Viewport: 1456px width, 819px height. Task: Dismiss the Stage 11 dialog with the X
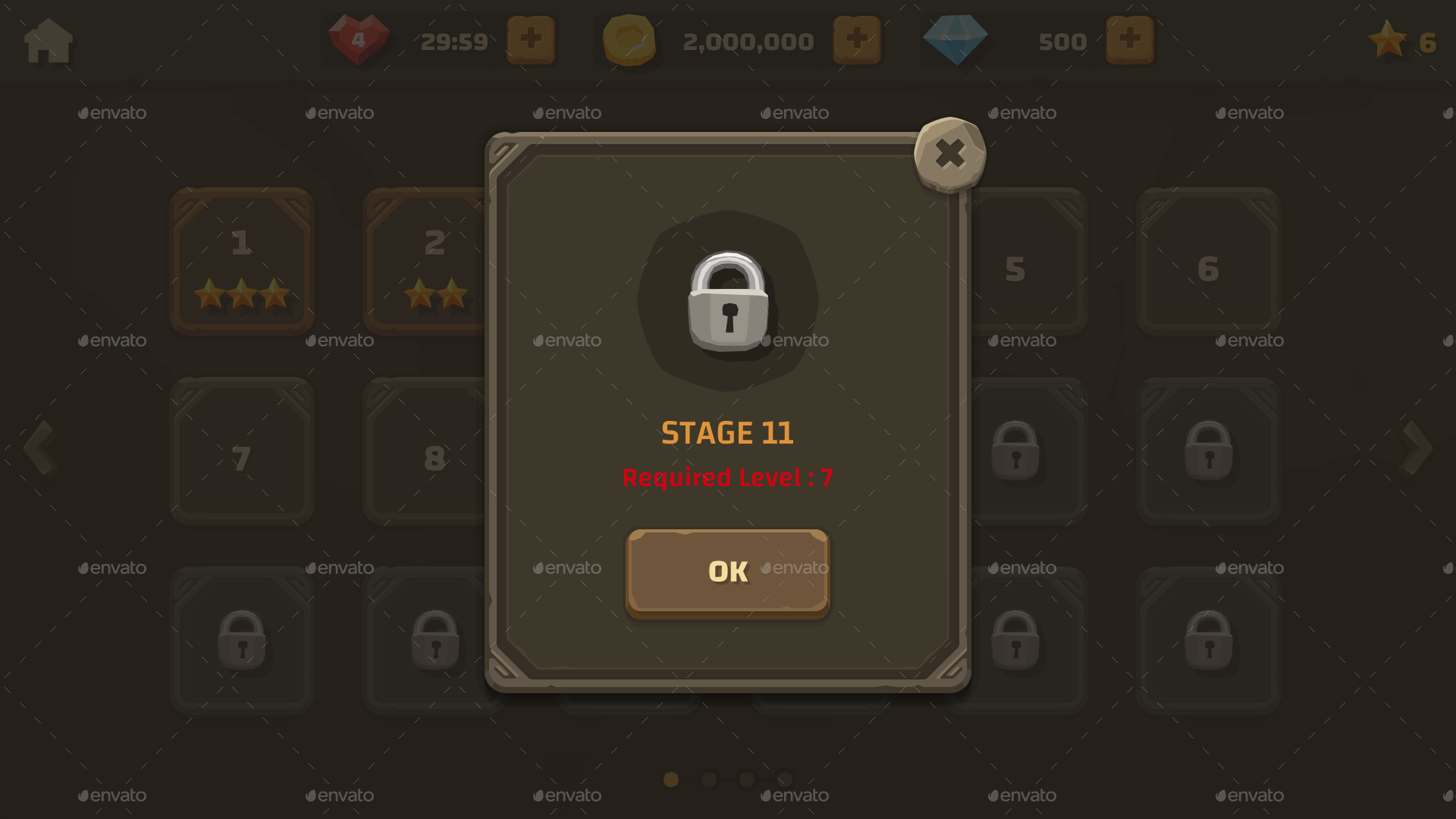click(950, 154)
